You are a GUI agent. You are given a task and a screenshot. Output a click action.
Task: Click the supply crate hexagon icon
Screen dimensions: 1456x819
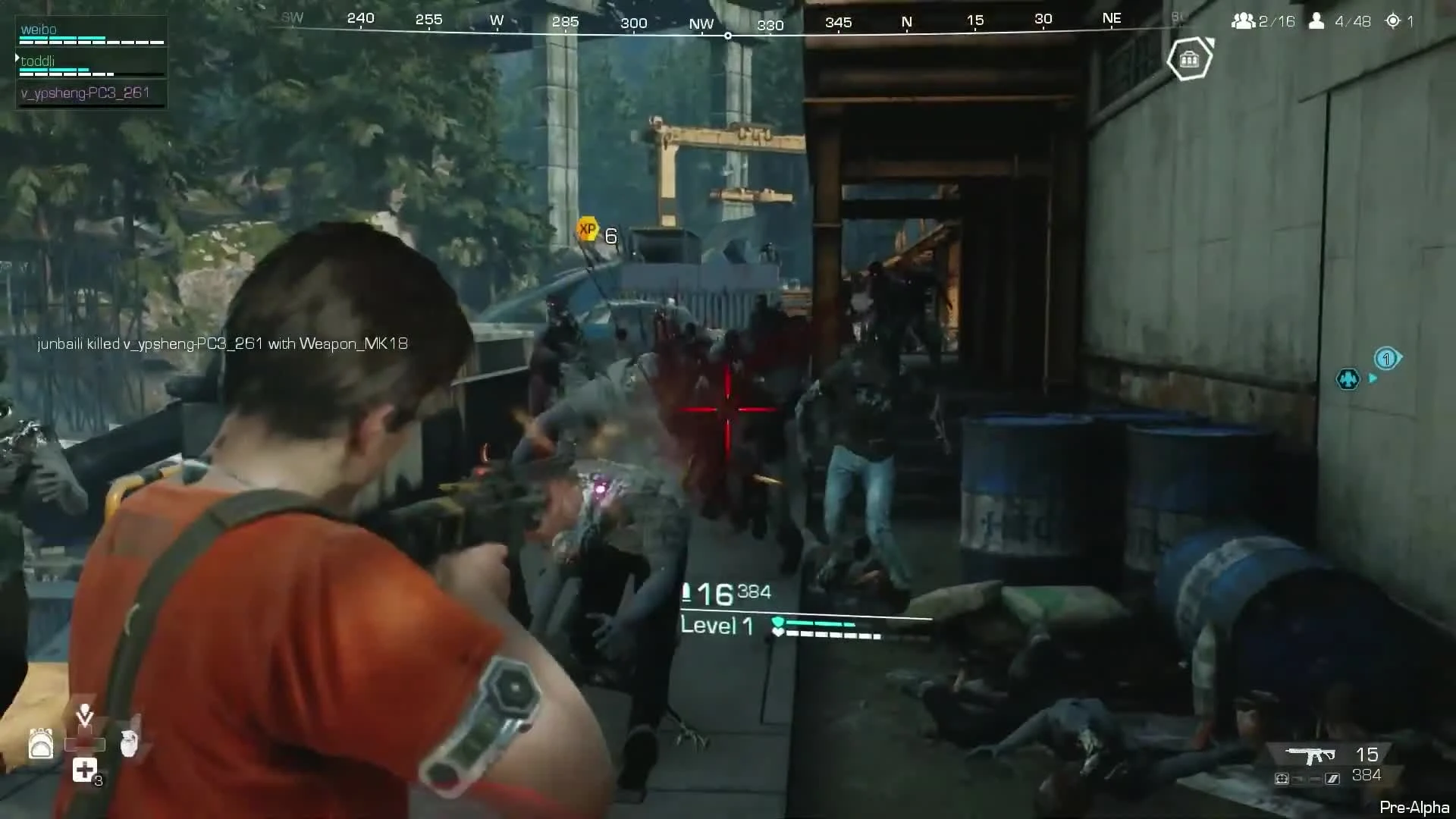(1189, 59)
